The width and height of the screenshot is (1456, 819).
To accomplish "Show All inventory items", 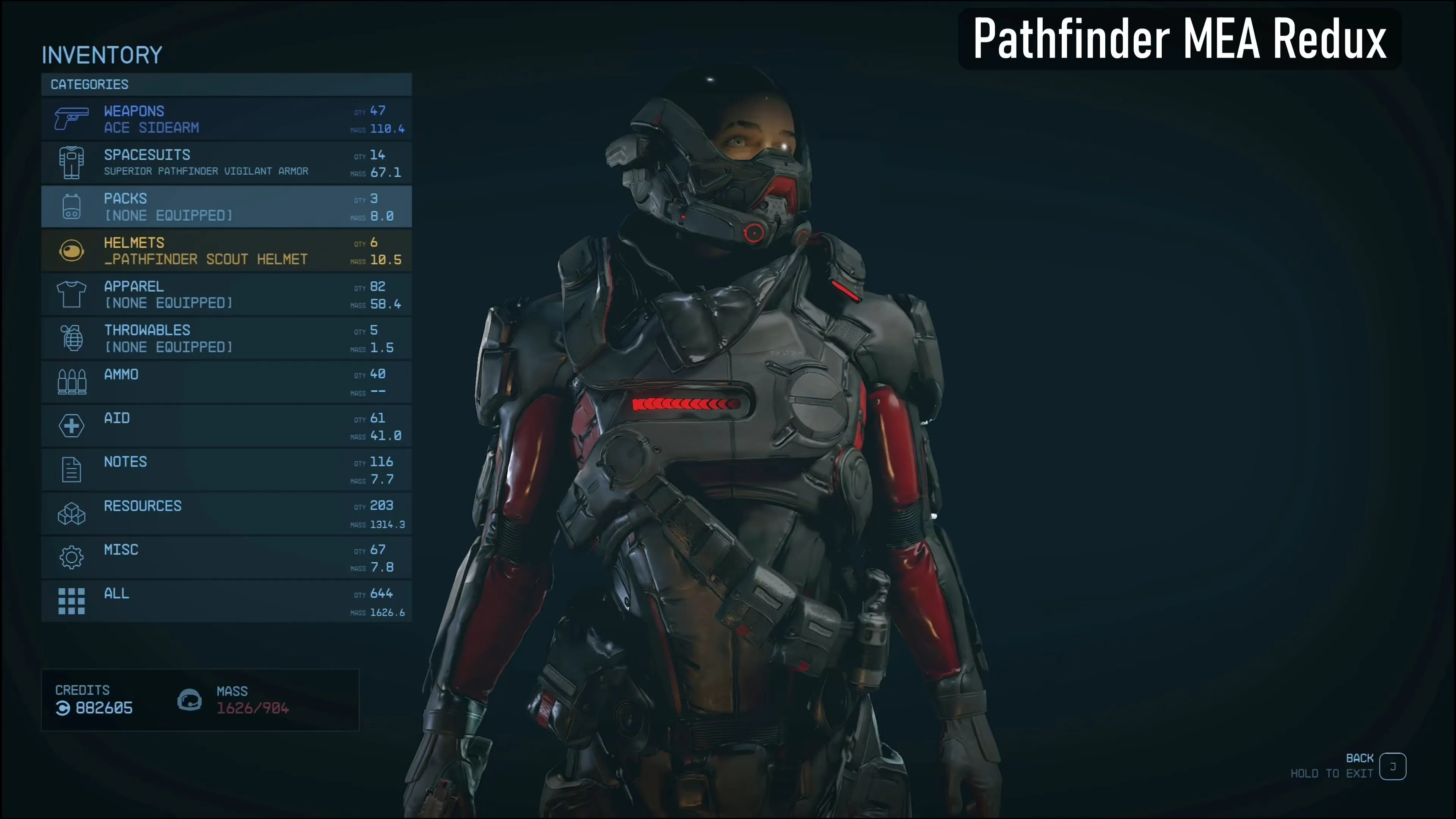I will click(226, 601).
